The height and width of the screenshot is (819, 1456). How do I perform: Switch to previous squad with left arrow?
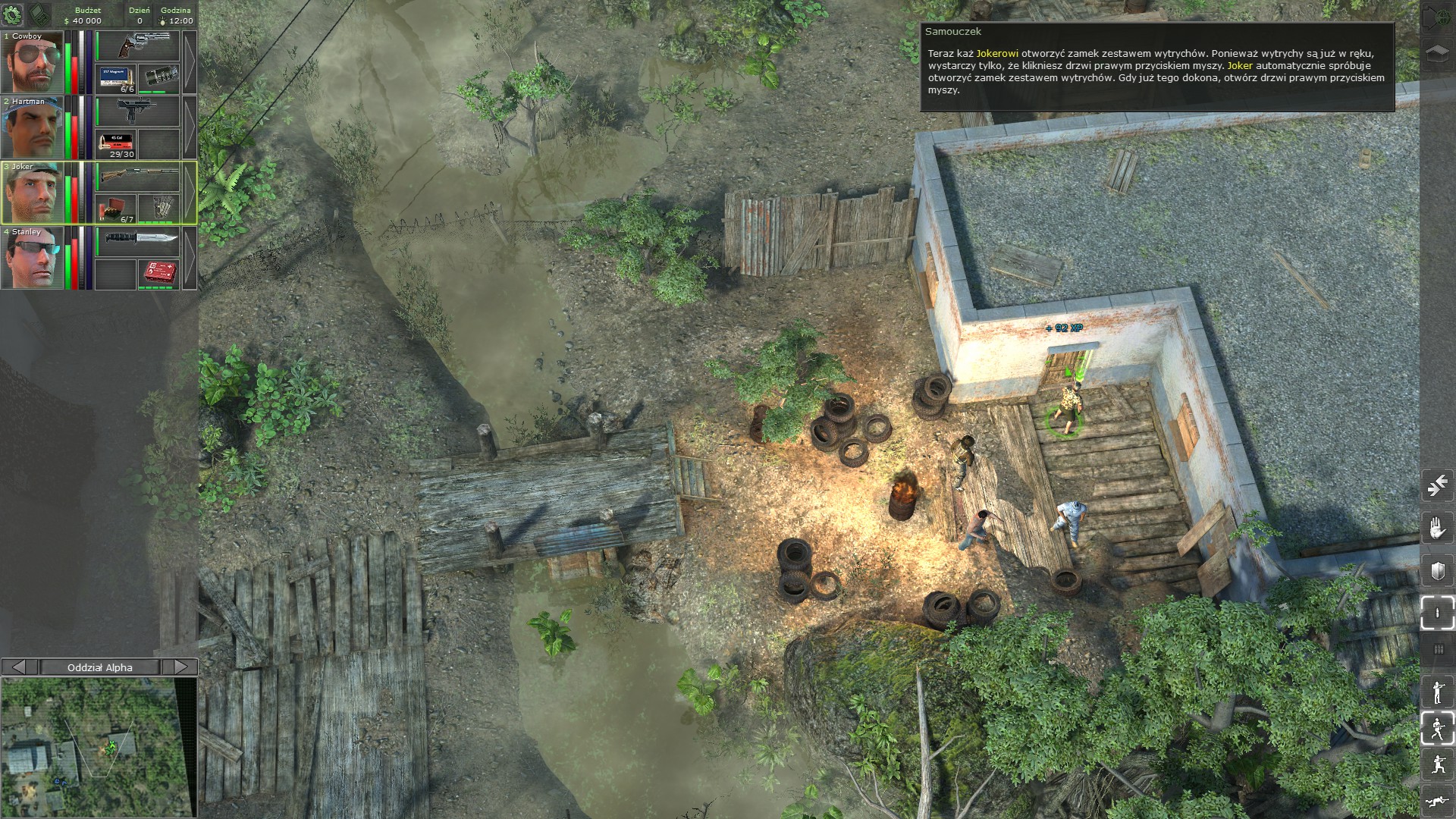click(20, 667)
